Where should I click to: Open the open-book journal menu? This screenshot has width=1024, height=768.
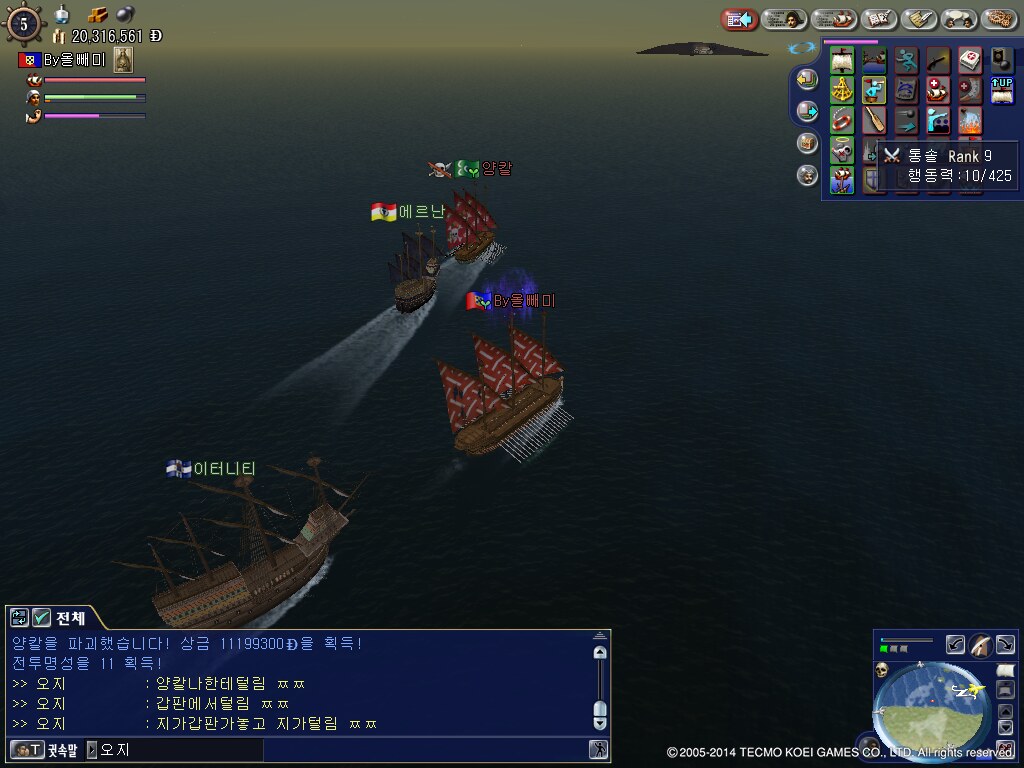pyautogui.click(x=879, y=19)
